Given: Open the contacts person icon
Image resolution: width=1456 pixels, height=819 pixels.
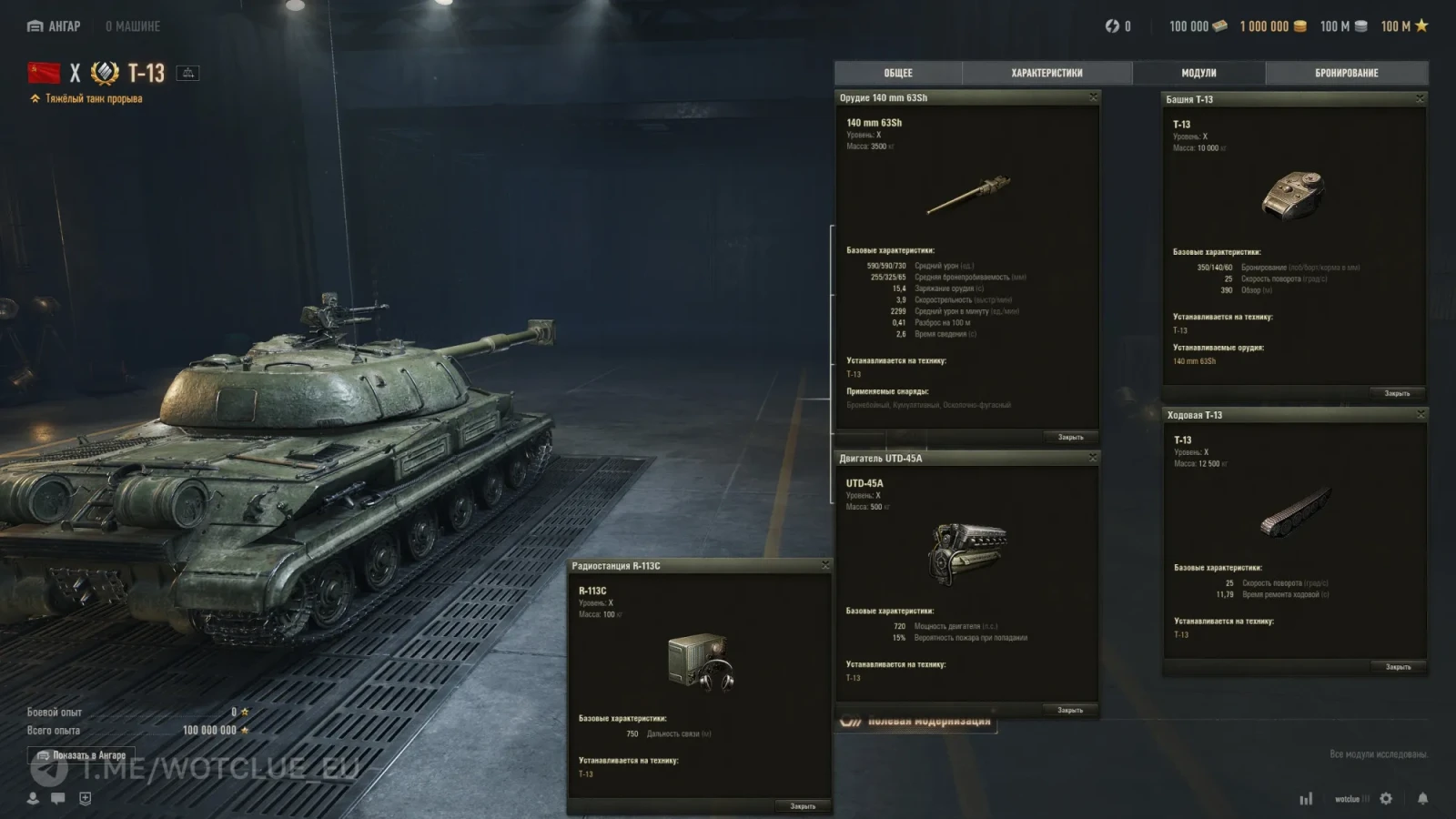Looking at the screenshot, I should (33, 798).
